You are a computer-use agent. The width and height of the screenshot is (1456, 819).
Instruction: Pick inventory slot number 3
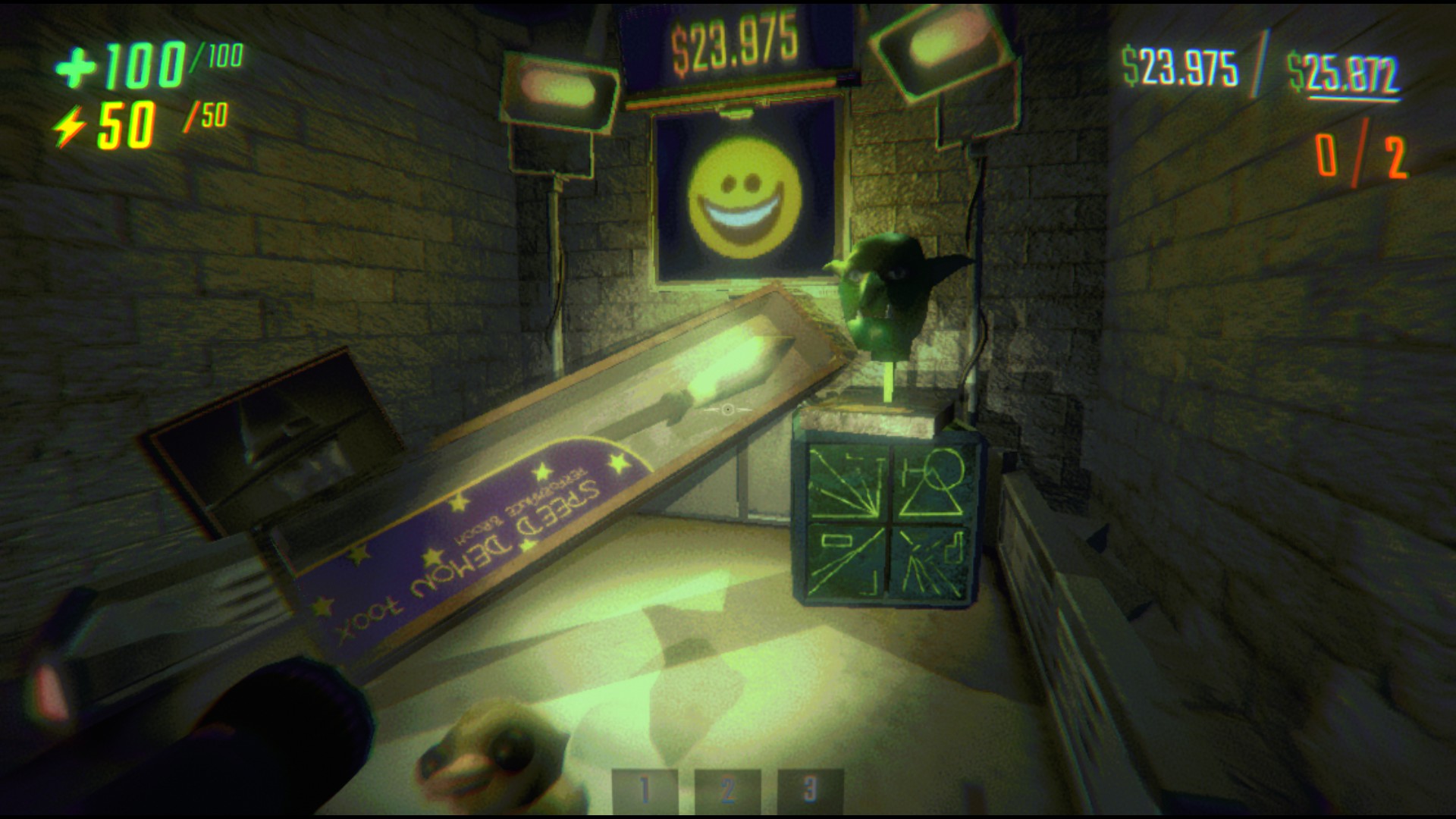pyautogui.click(x=810, y=790)
